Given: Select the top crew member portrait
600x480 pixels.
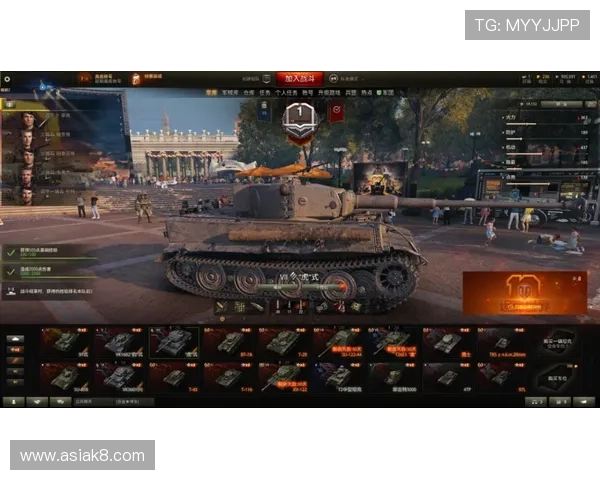Looking at the screenshot, I should (27, 120).
